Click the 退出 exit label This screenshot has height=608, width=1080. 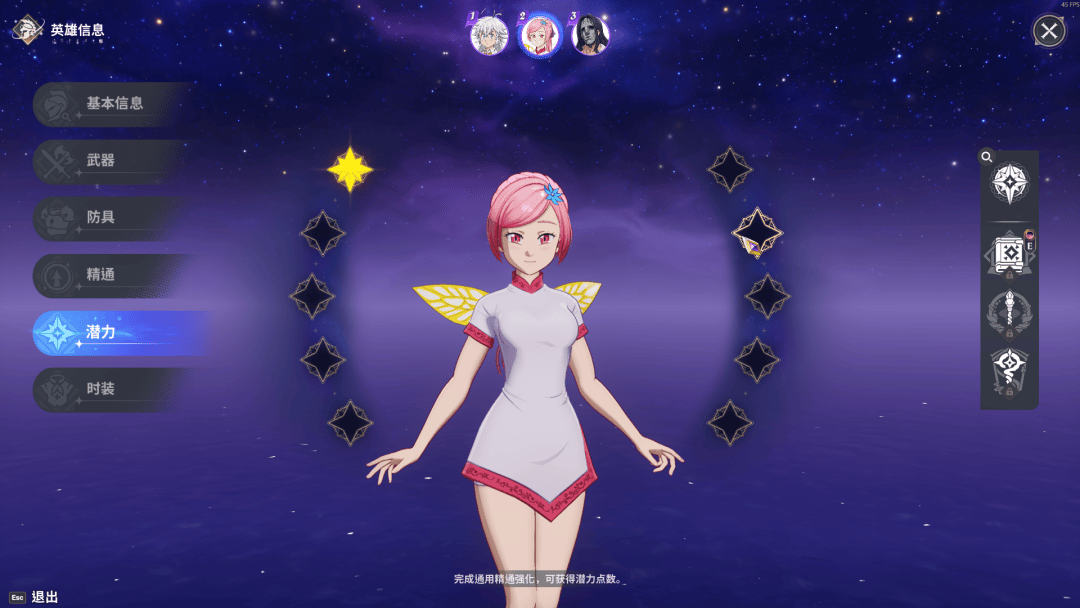click(45, 597)
